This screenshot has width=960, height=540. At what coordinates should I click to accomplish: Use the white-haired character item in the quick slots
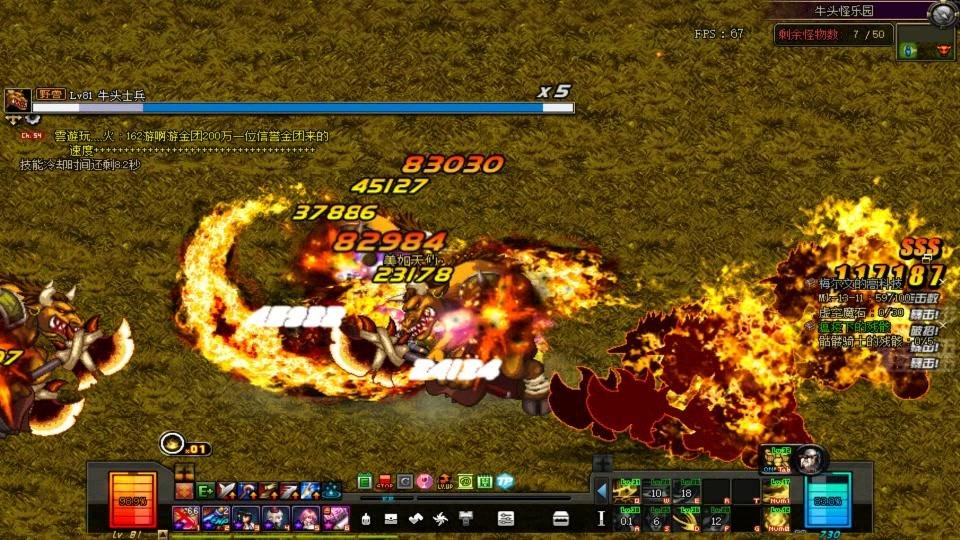[x=275, y=518]
